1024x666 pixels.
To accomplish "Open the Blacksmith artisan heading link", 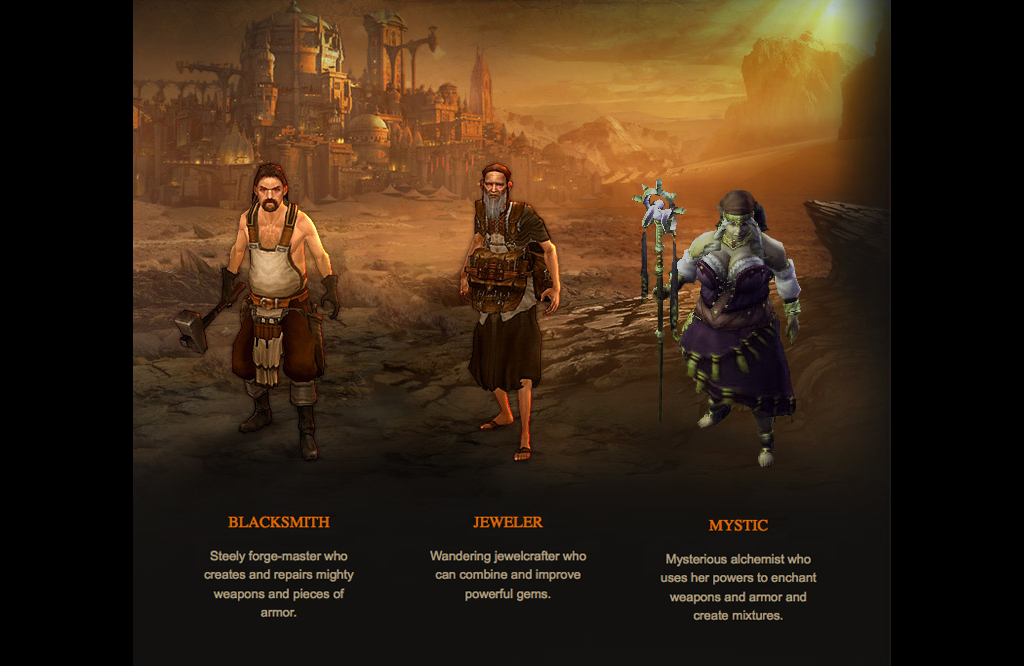I will (x=278, y=522).
